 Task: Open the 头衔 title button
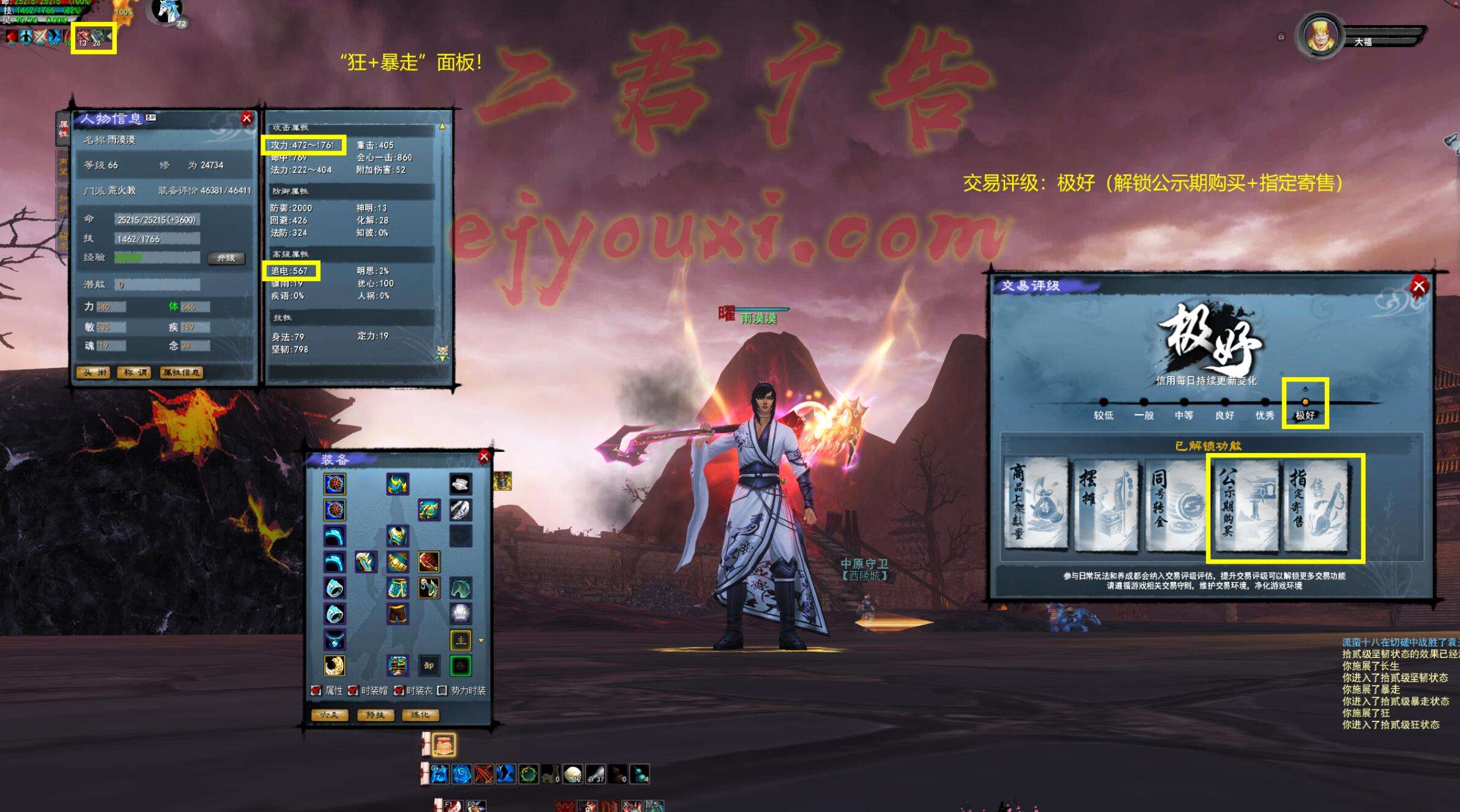(x=94, y=372)
